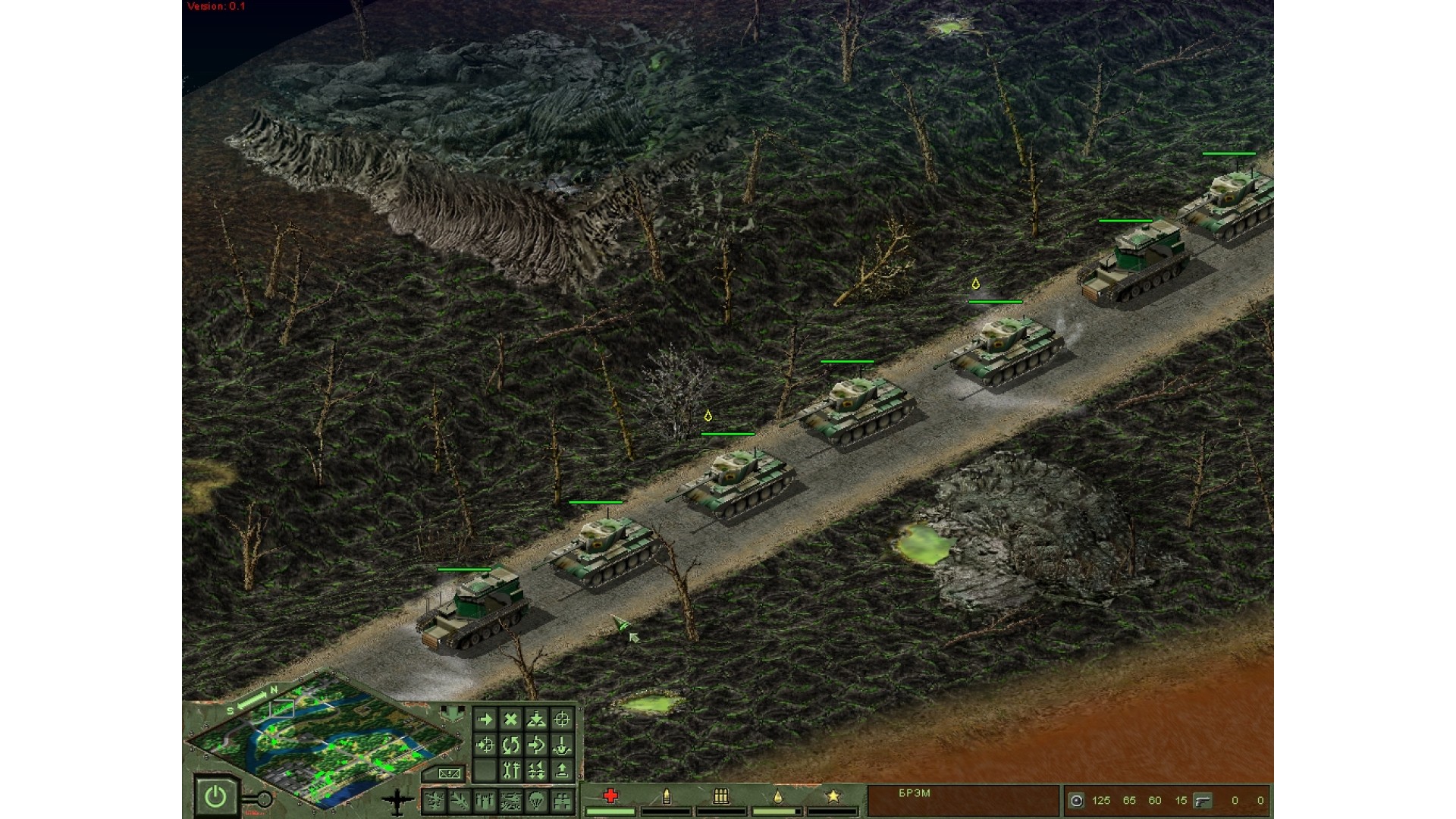Screen dimensions: 1456x819
Task: Click the black airplane aviation icon
Action: (x=398, y=800)
